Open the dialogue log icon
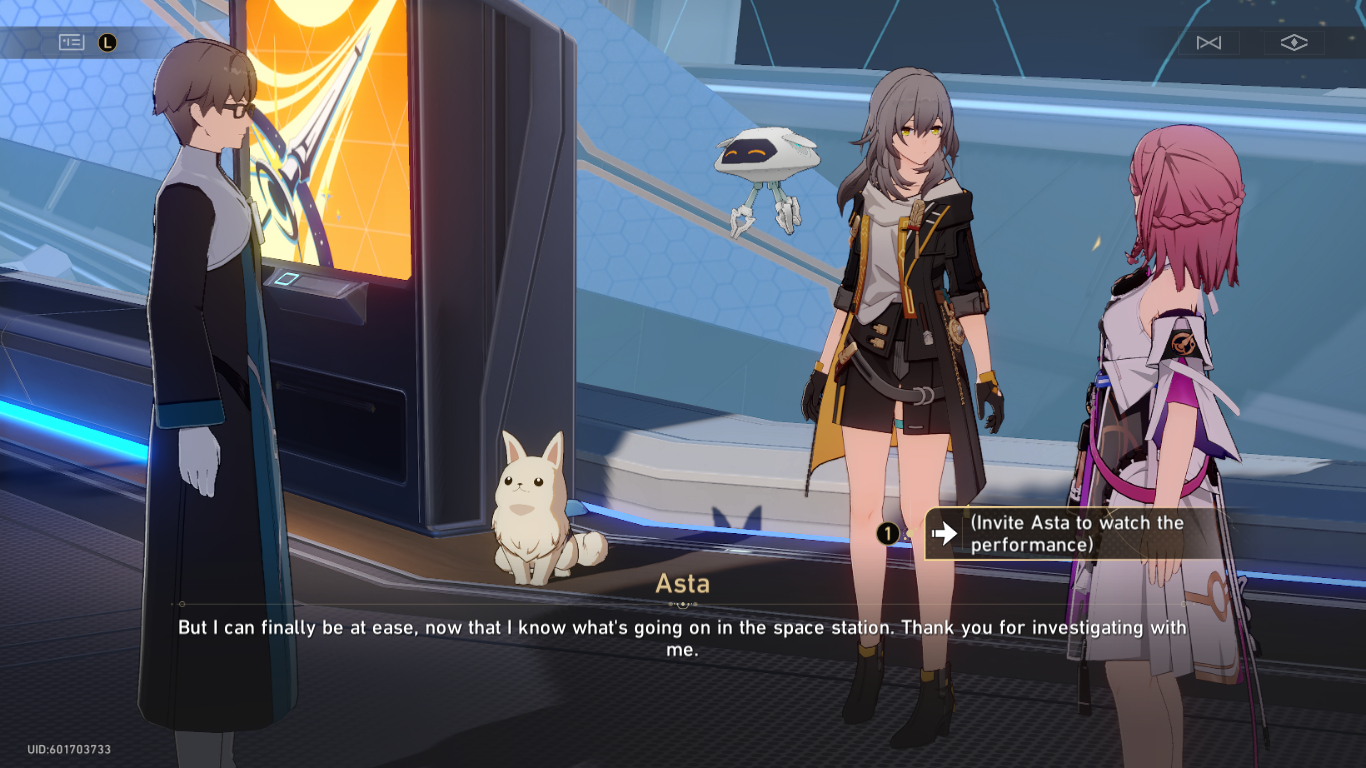 coord(71,42)
